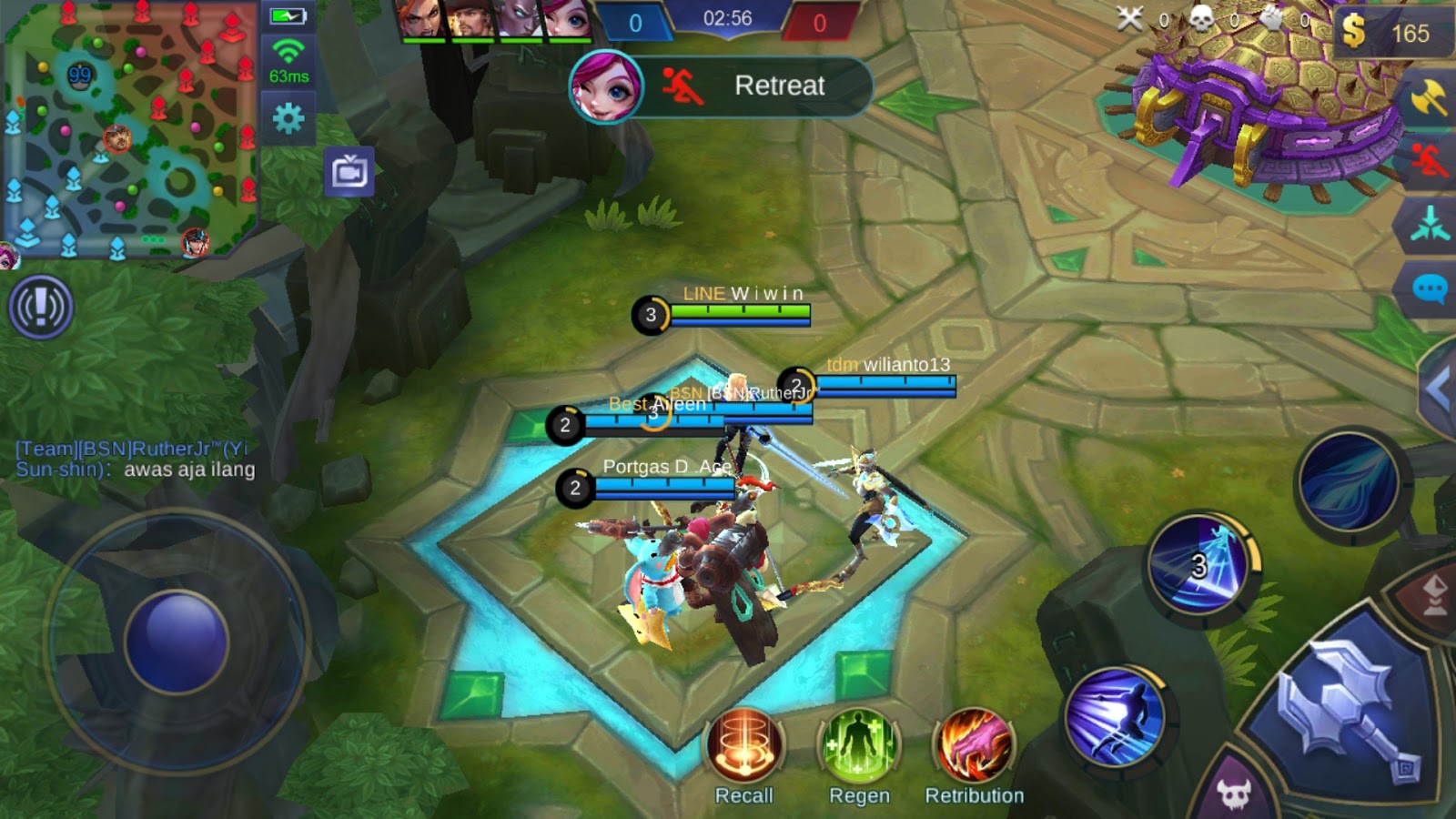Activate Regen healing
Screen dimensions: 1456x819
861,746
